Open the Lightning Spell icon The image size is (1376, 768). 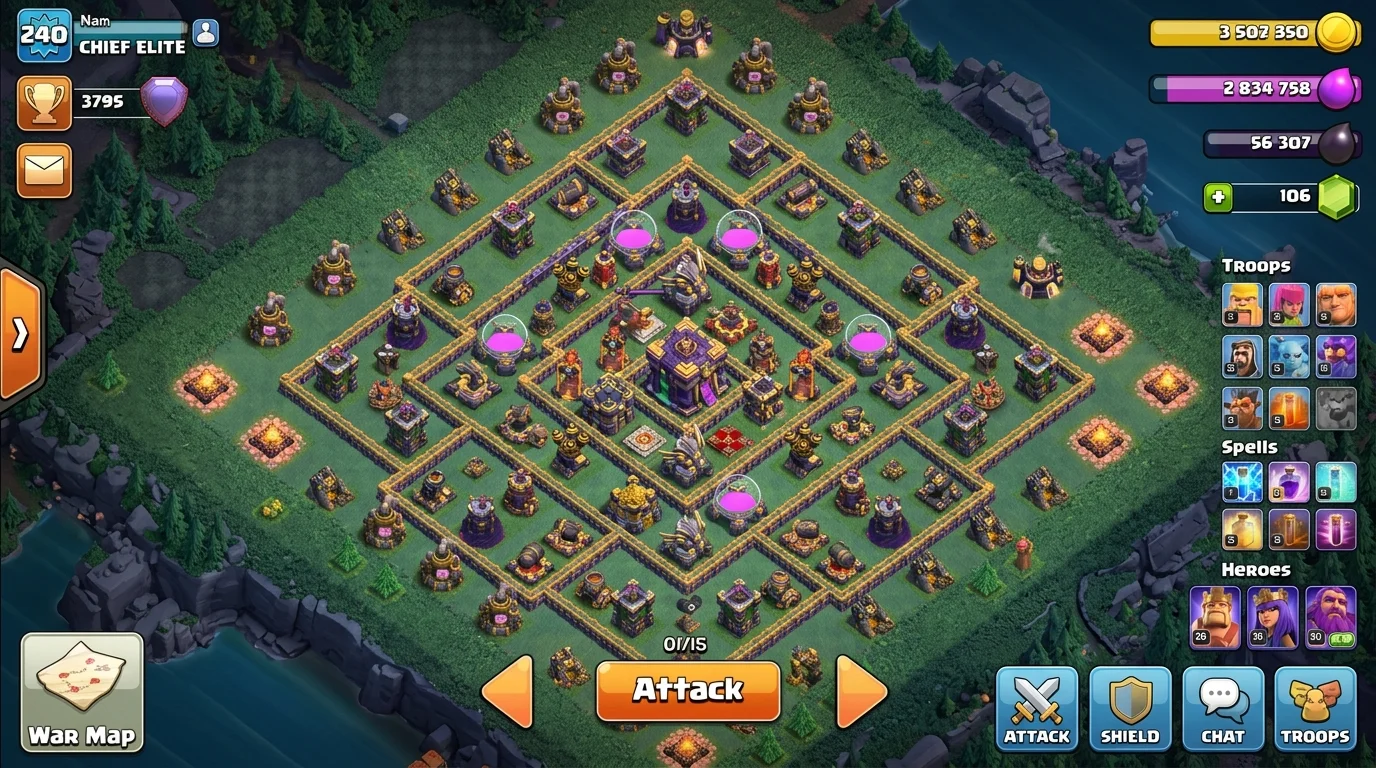[x=1241, y=482]
